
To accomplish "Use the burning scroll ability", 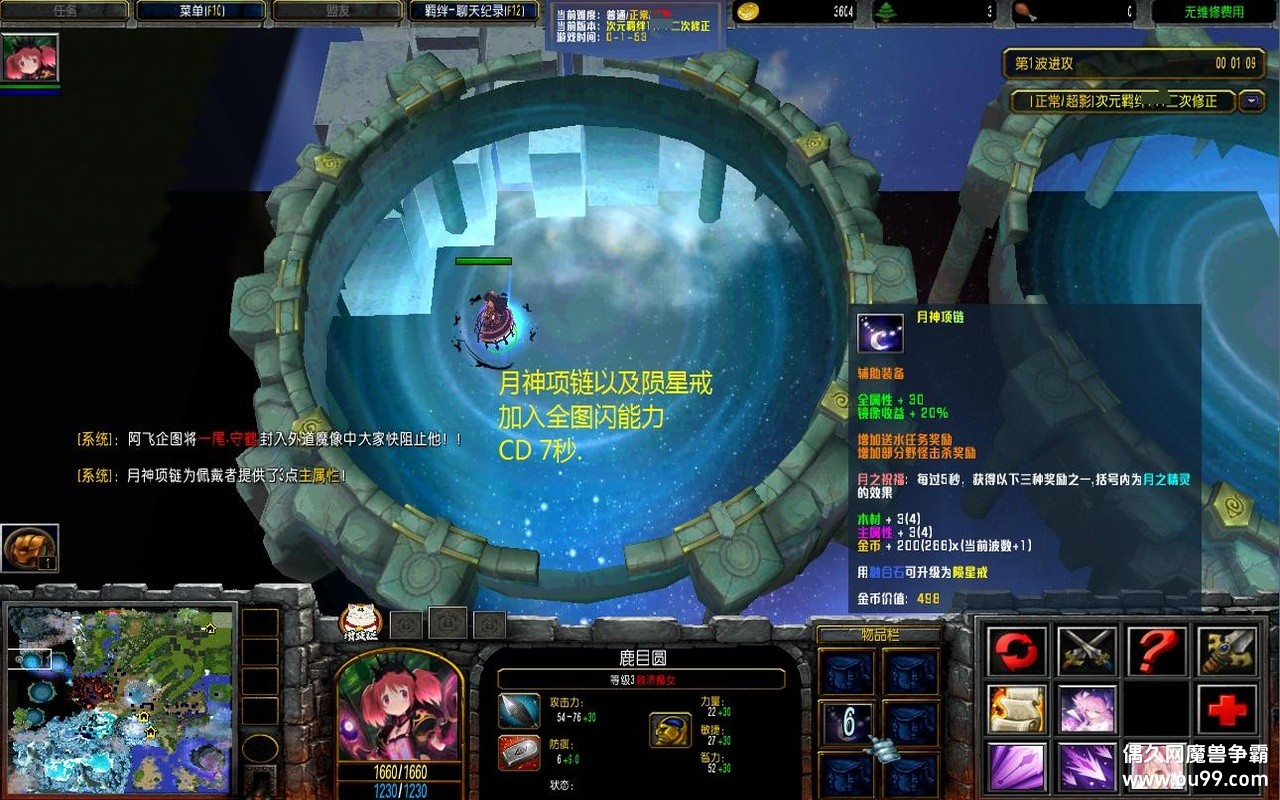I will pyautogui.click(x=1017, y=710).
